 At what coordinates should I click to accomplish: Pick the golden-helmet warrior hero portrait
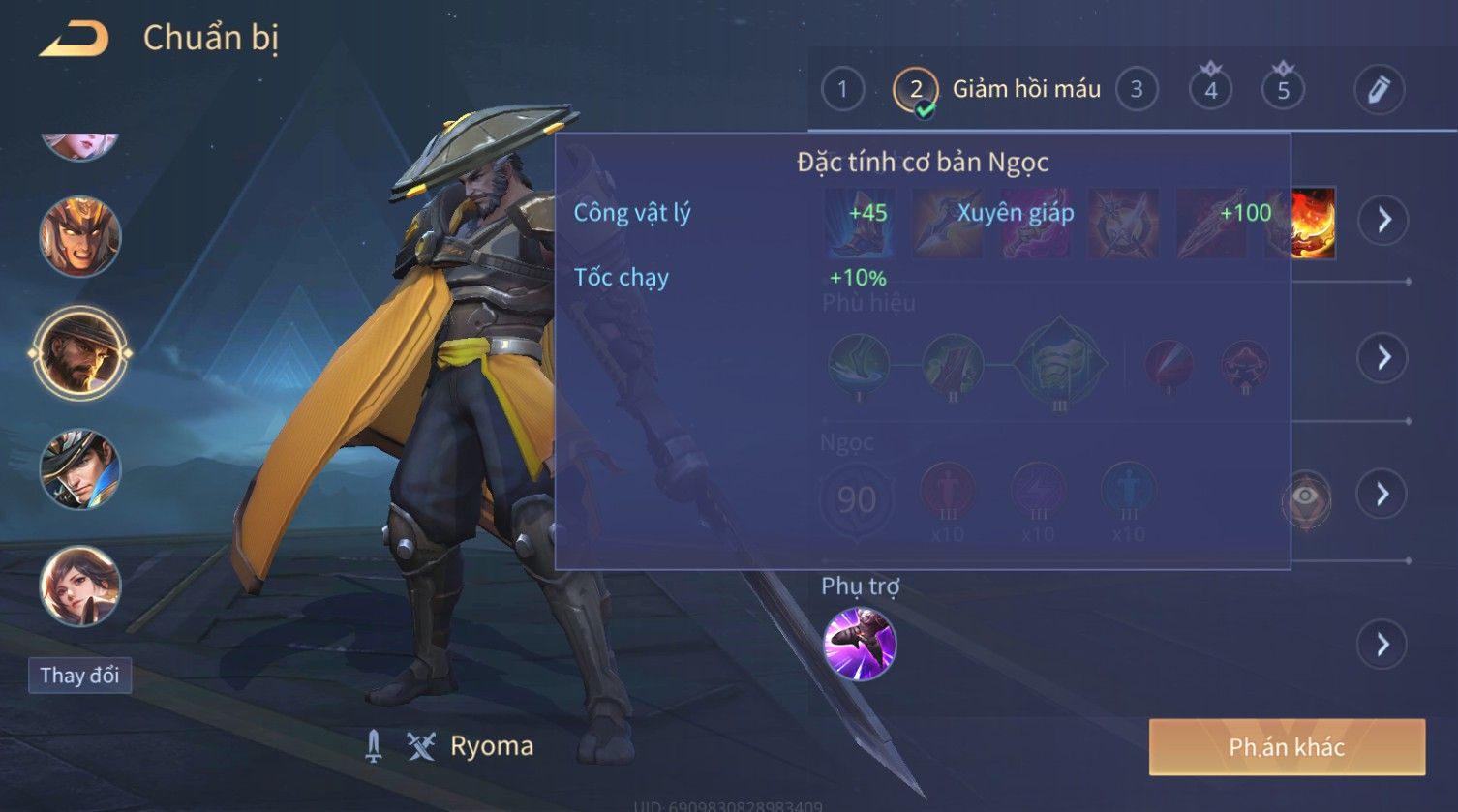(x=80, y=237)
